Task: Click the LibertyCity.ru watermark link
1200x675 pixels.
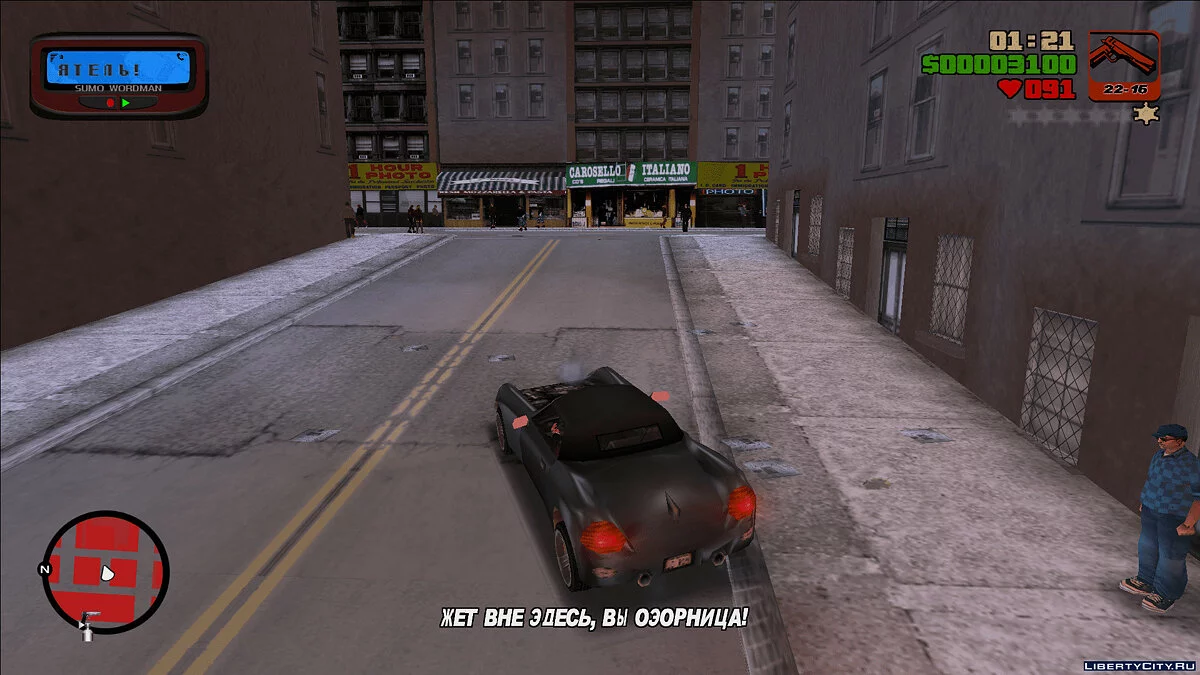Action: 1138,664
